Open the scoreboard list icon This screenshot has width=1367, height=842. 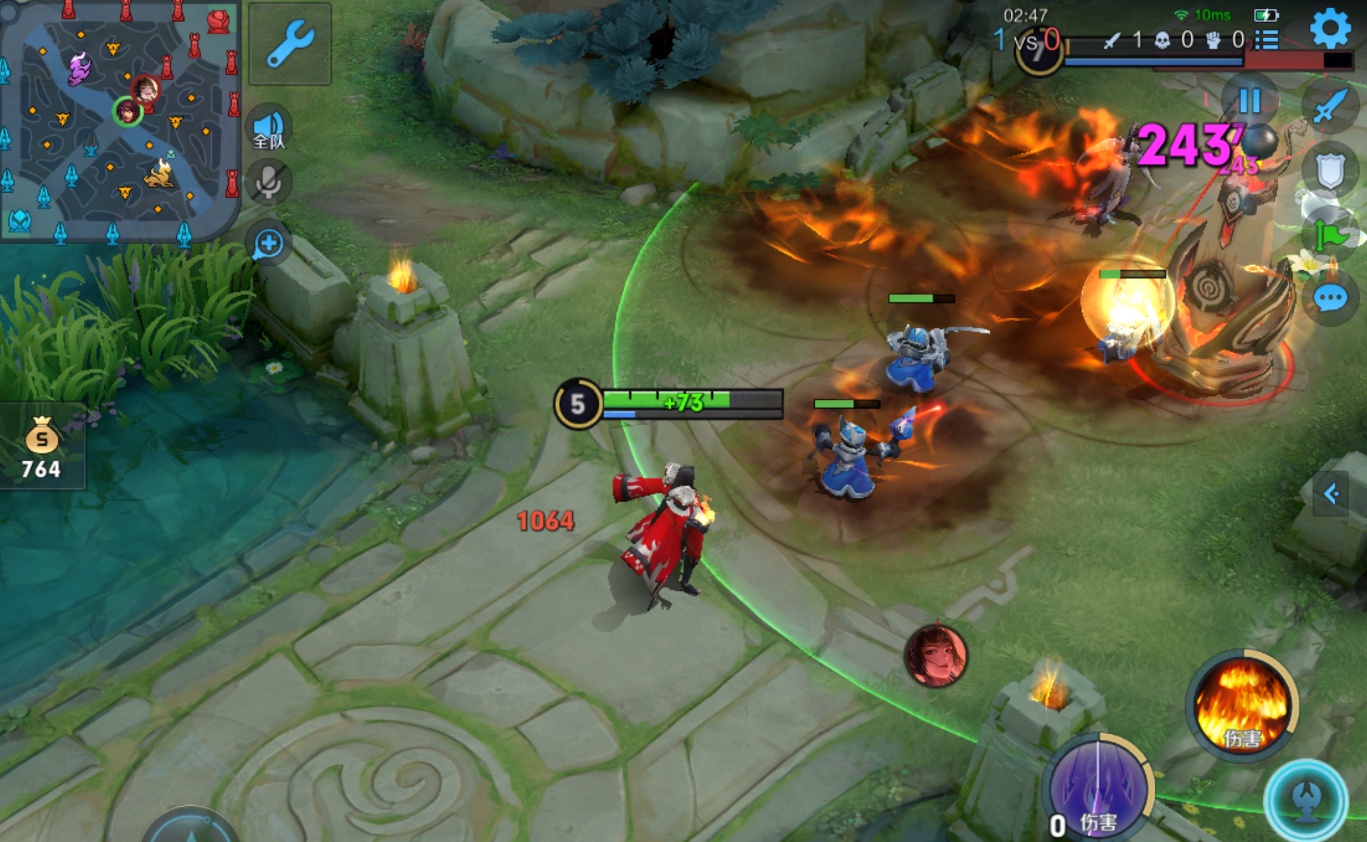pos(1267,40)
